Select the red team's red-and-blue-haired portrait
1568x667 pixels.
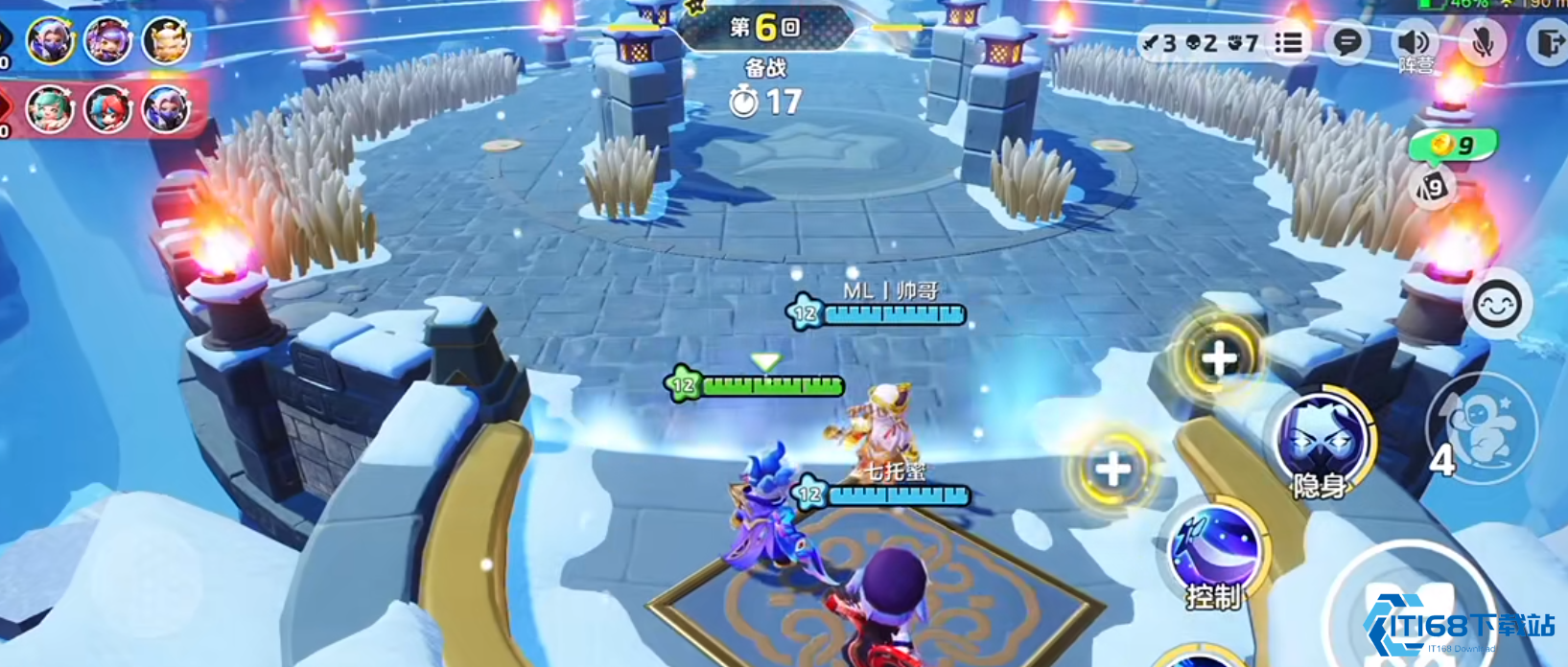coord(108,109)
